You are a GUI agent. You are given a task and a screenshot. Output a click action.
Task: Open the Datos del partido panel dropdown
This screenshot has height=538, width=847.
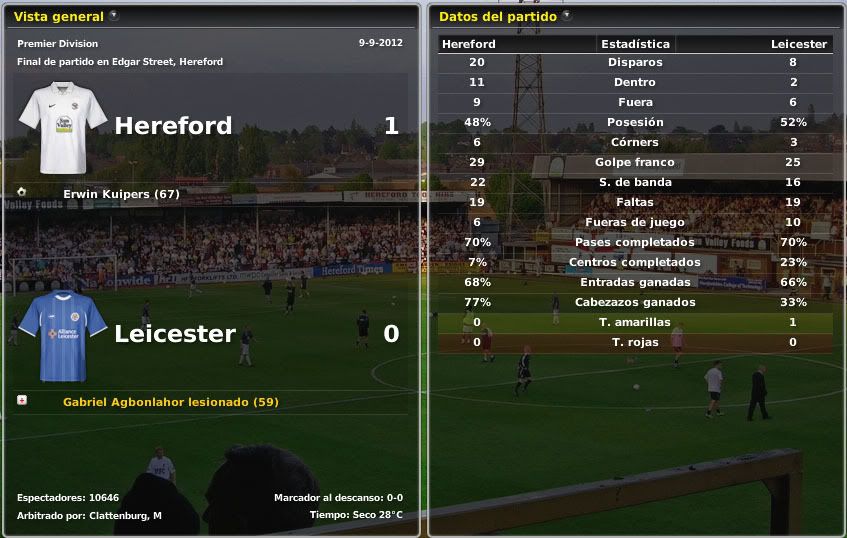point(566,16)
